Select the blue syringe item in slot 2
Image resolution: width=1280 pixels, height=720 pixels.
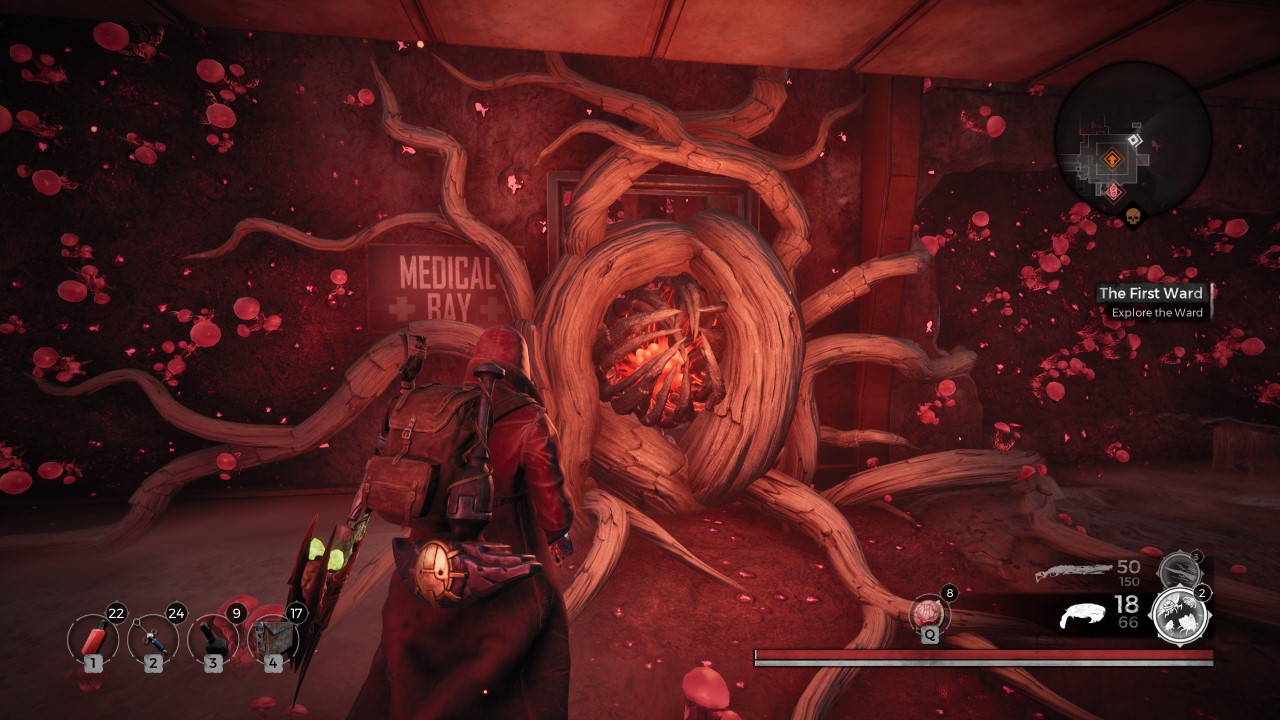click(x=153, y=638)
